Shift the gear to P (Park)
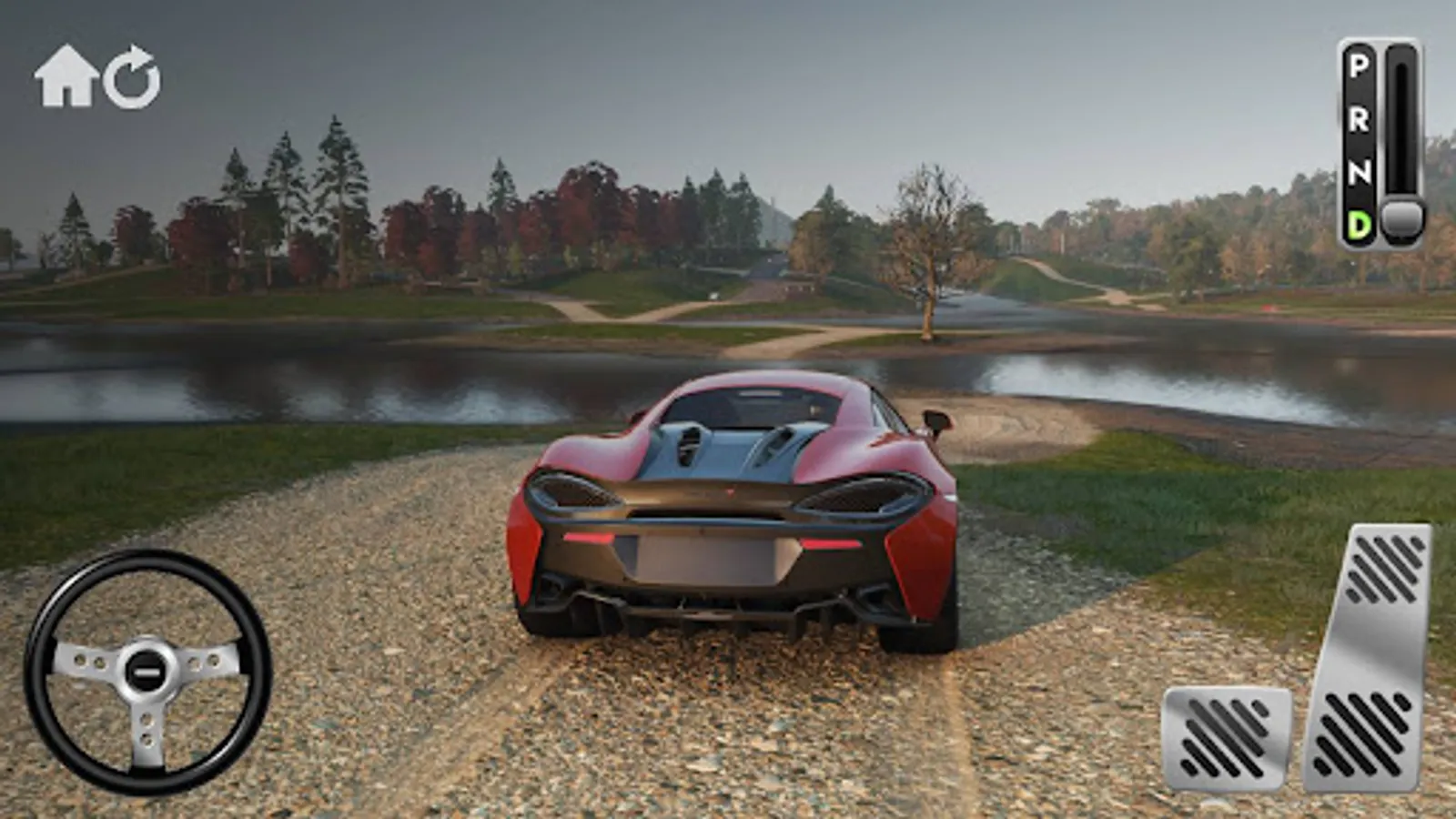The width and height of the screenshot is (1456, 819). (1358, 66)
